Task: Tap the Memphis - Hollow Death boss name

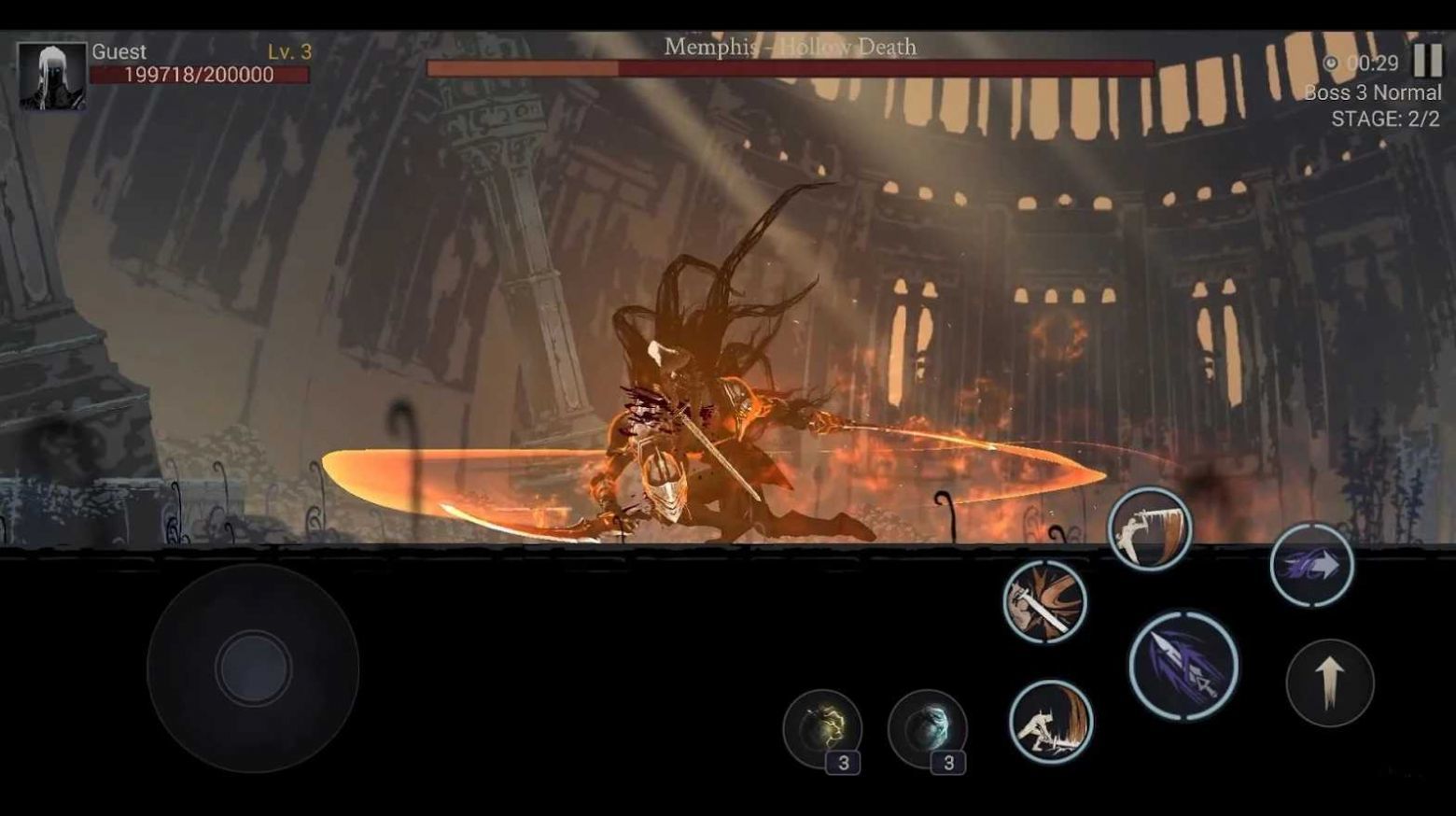Action: point(789,46)
